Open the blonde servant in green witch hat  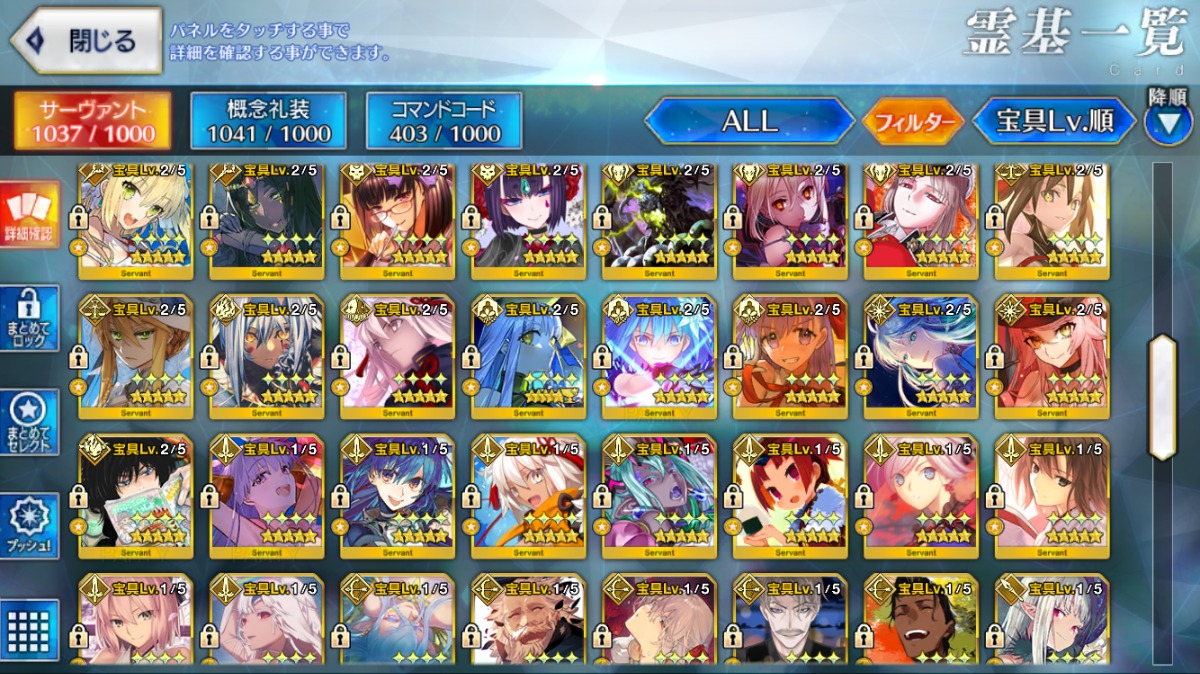click(135, 356)
